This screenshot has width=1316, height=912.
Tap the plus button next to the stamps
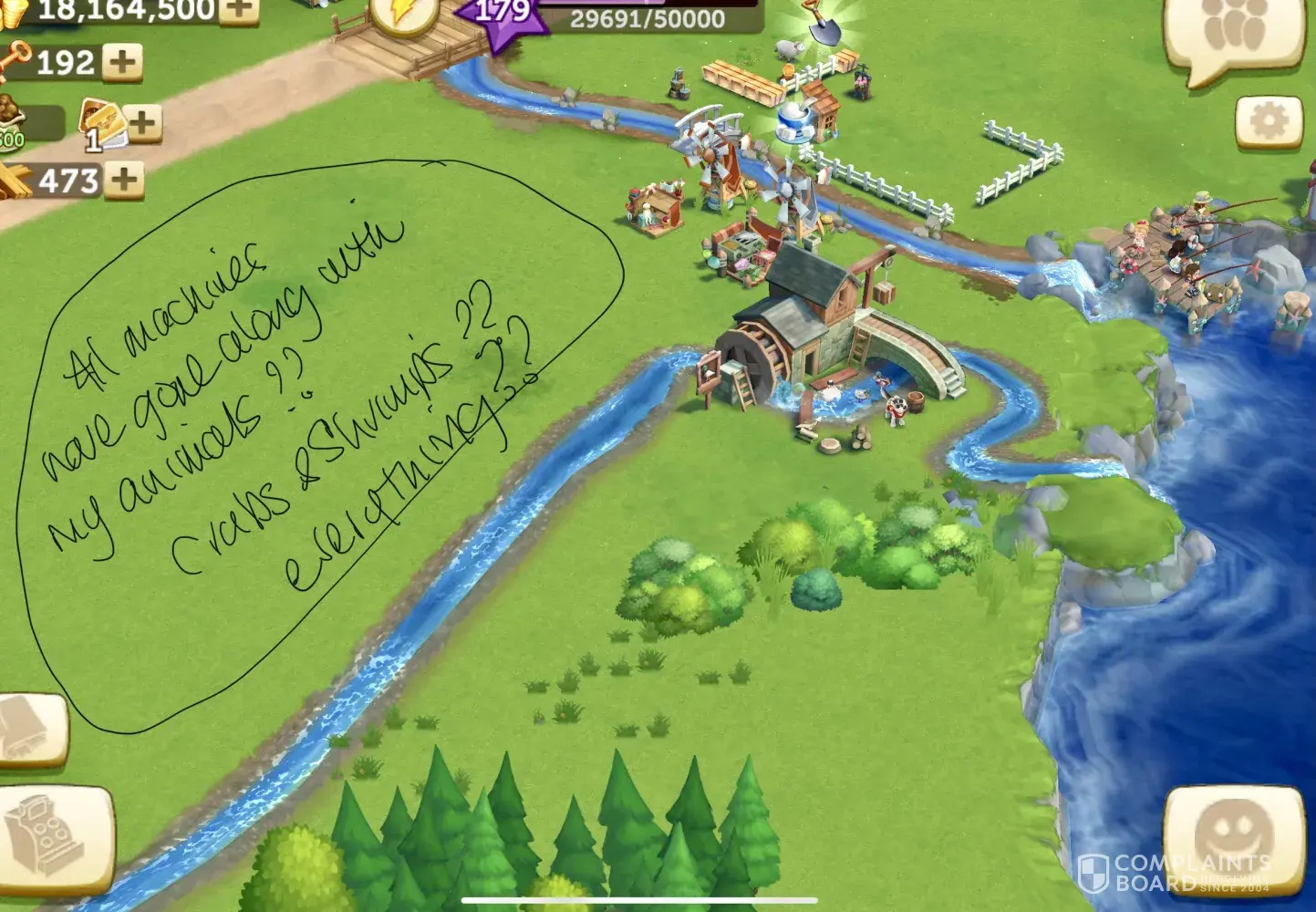[143, 122]
